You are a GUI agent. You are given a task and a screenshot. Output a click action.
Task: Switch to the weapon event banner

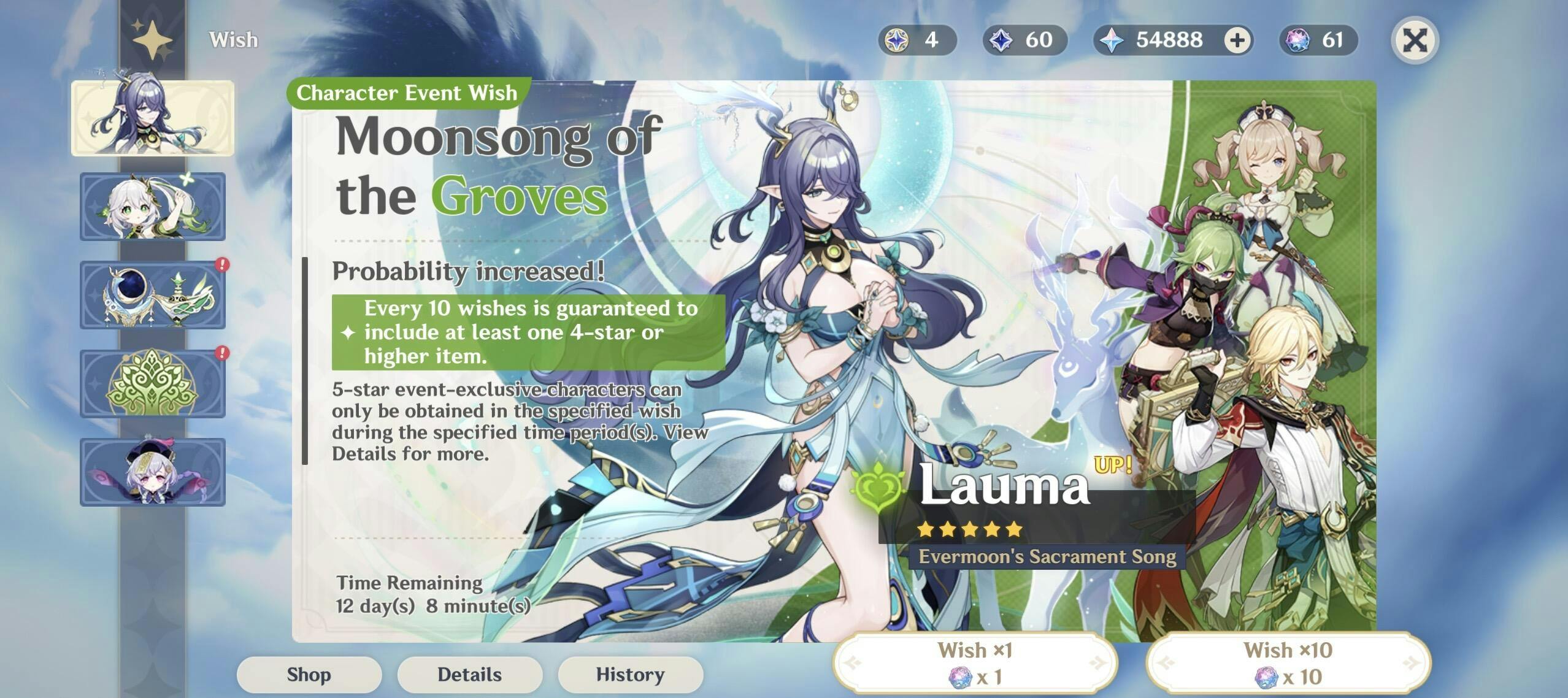pyautogui.click(x=153, y=295)
